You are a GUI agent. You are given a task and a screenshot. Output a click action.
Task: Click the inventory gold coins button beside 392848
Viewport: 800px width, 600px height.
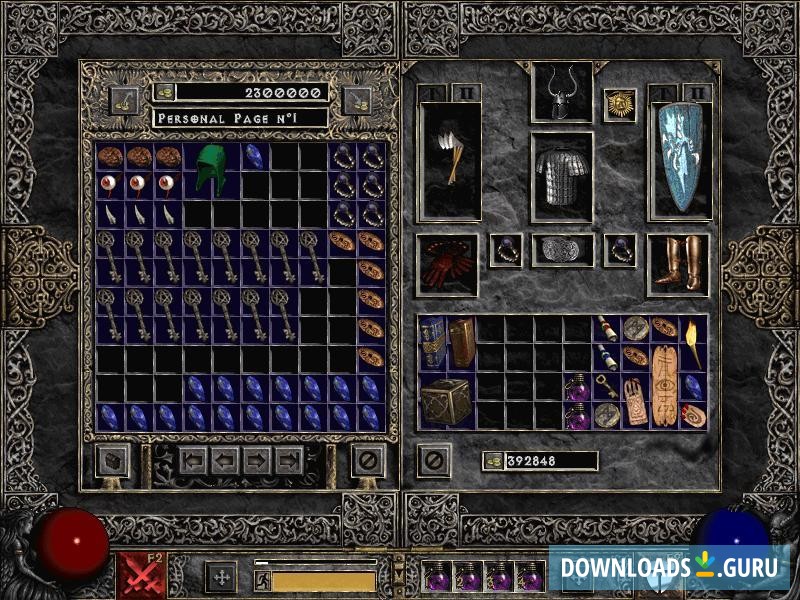(x=494, y=461)
